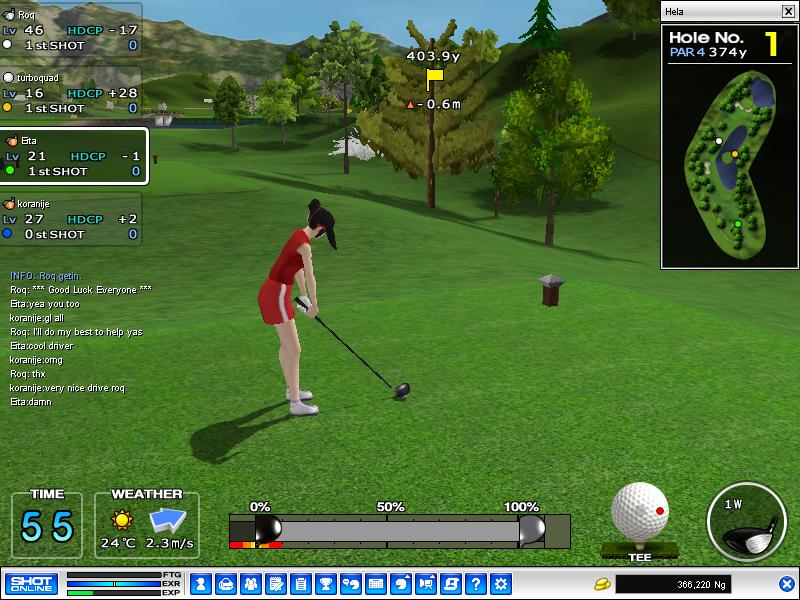Click the weather wind indicator panel
The height and width of the screenshot is (600, 800).
(147, 525)
